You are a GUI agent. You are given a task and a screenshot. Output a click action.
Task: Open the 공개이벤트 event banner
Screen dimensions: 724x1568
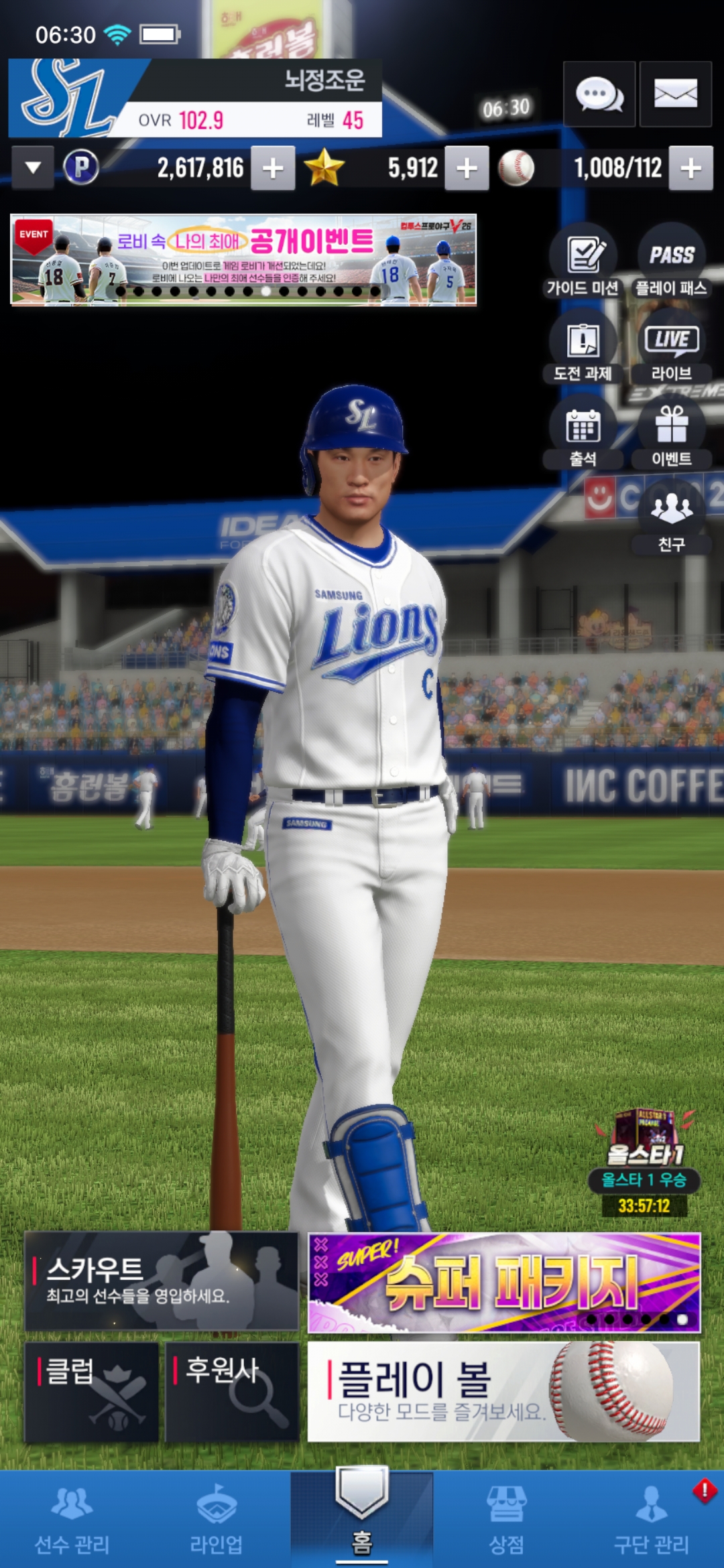(243, 260)
